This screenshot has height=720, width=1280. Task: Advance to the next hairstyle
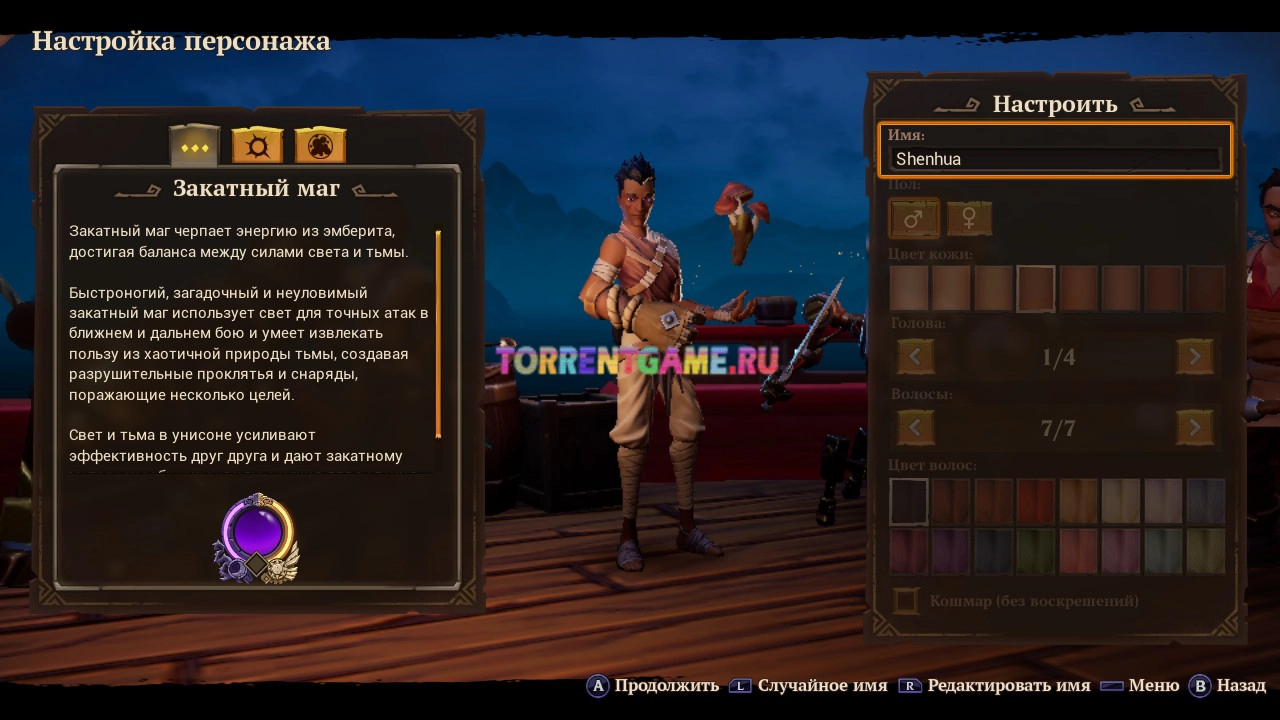pyautogui.click(x=1195, y=429)
